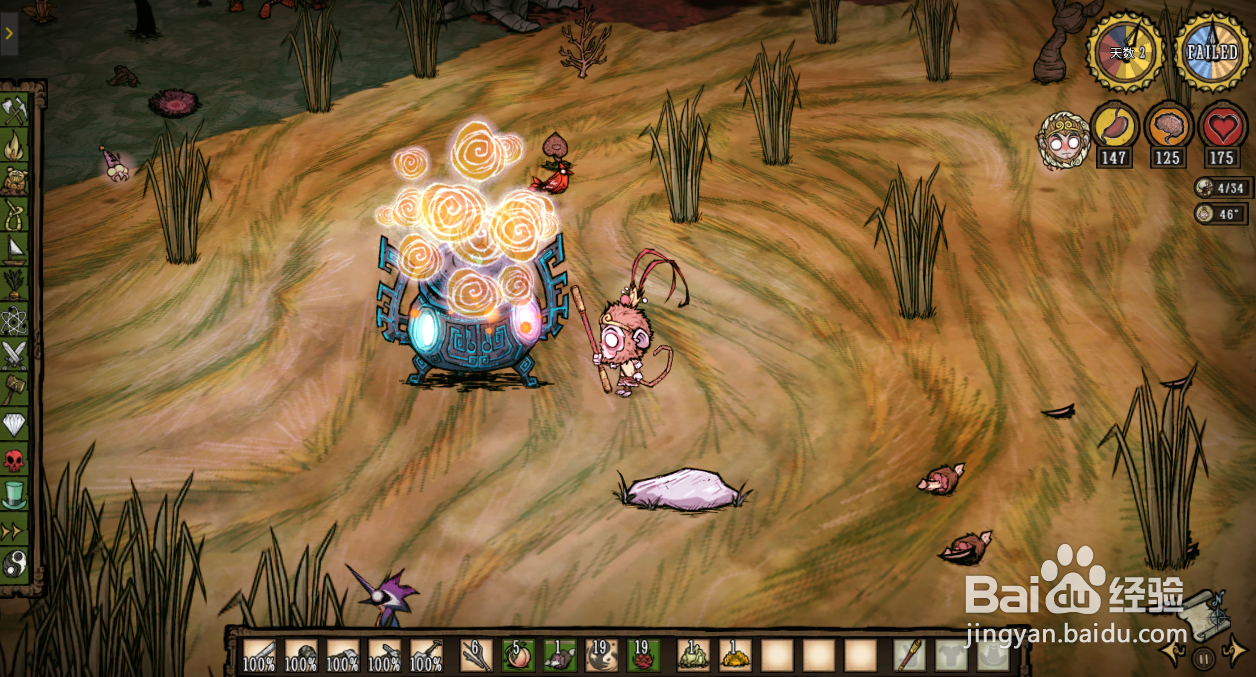Open the Food farming crafting tab
The width and height of the screenshot is (1256, 677).
pyautogui.click(x=15, y=283)
